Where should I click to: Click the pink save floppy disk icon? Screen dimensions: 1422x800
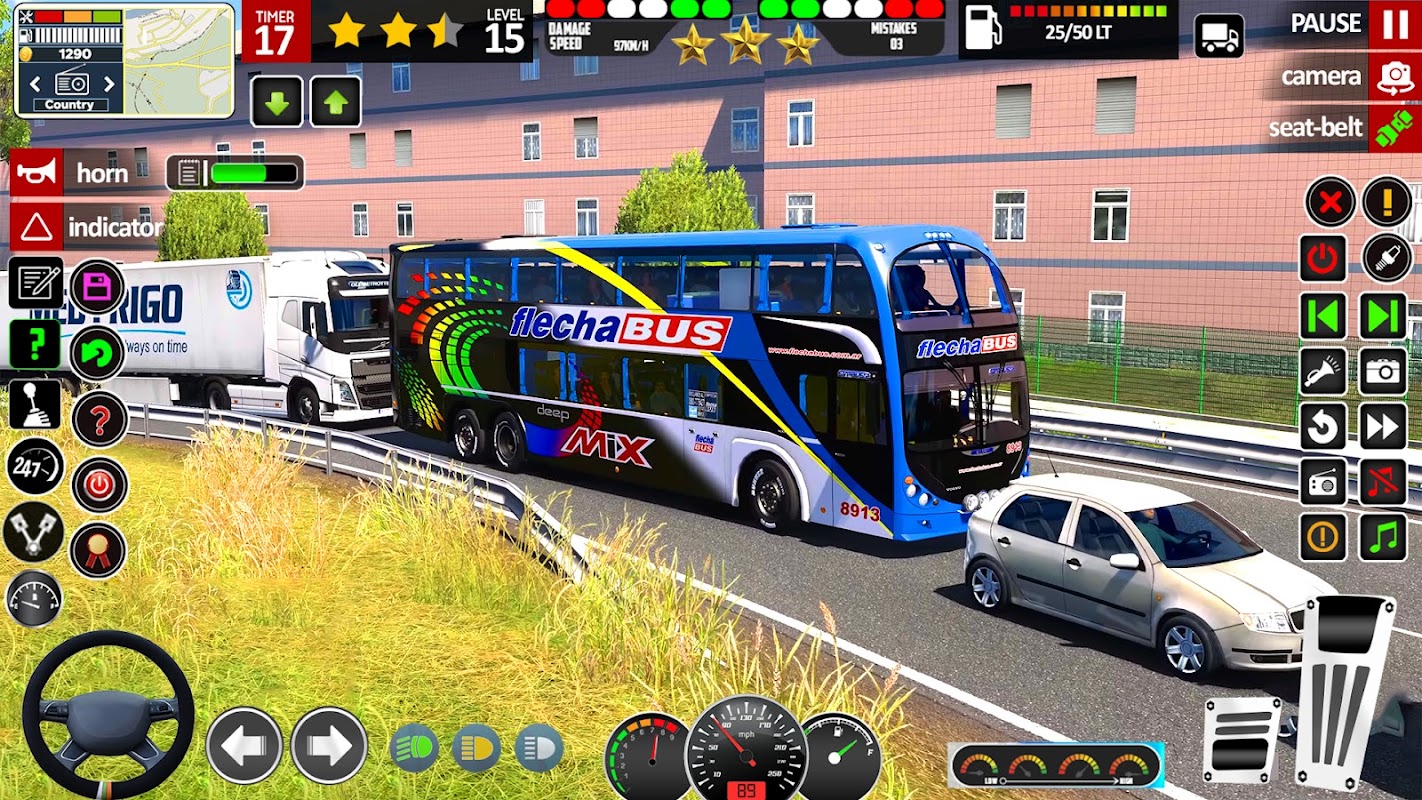click(97, 287)
